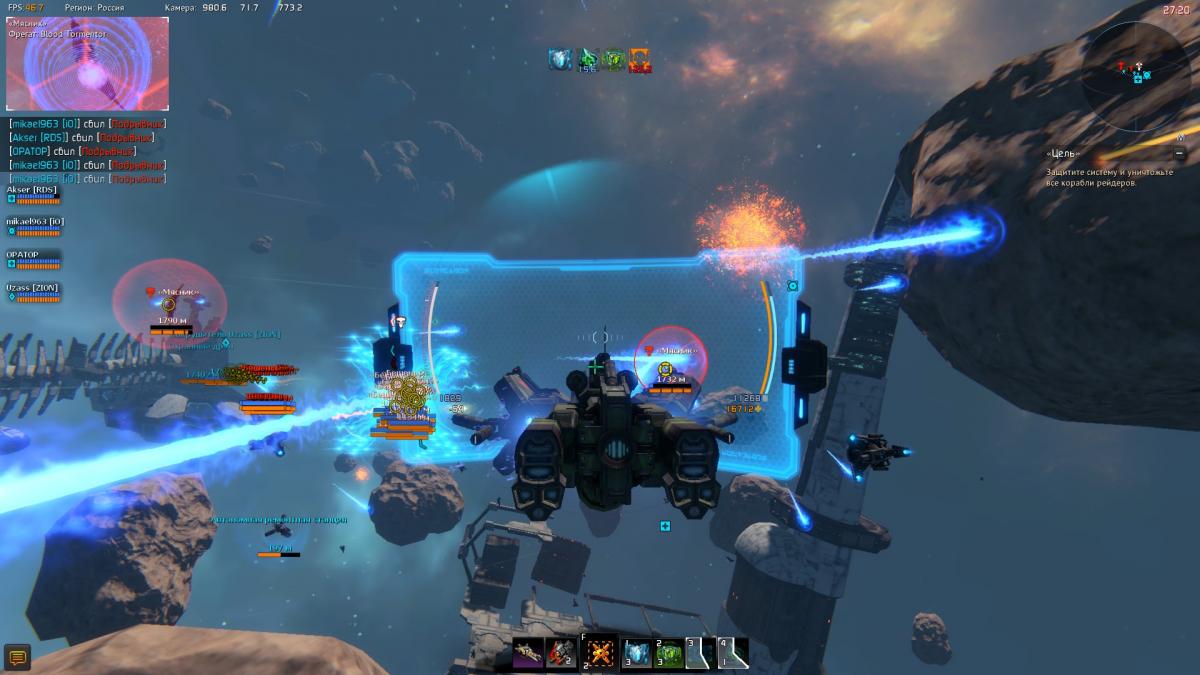
Task: Click the orange status effect icon
Action: pos(640,60)
